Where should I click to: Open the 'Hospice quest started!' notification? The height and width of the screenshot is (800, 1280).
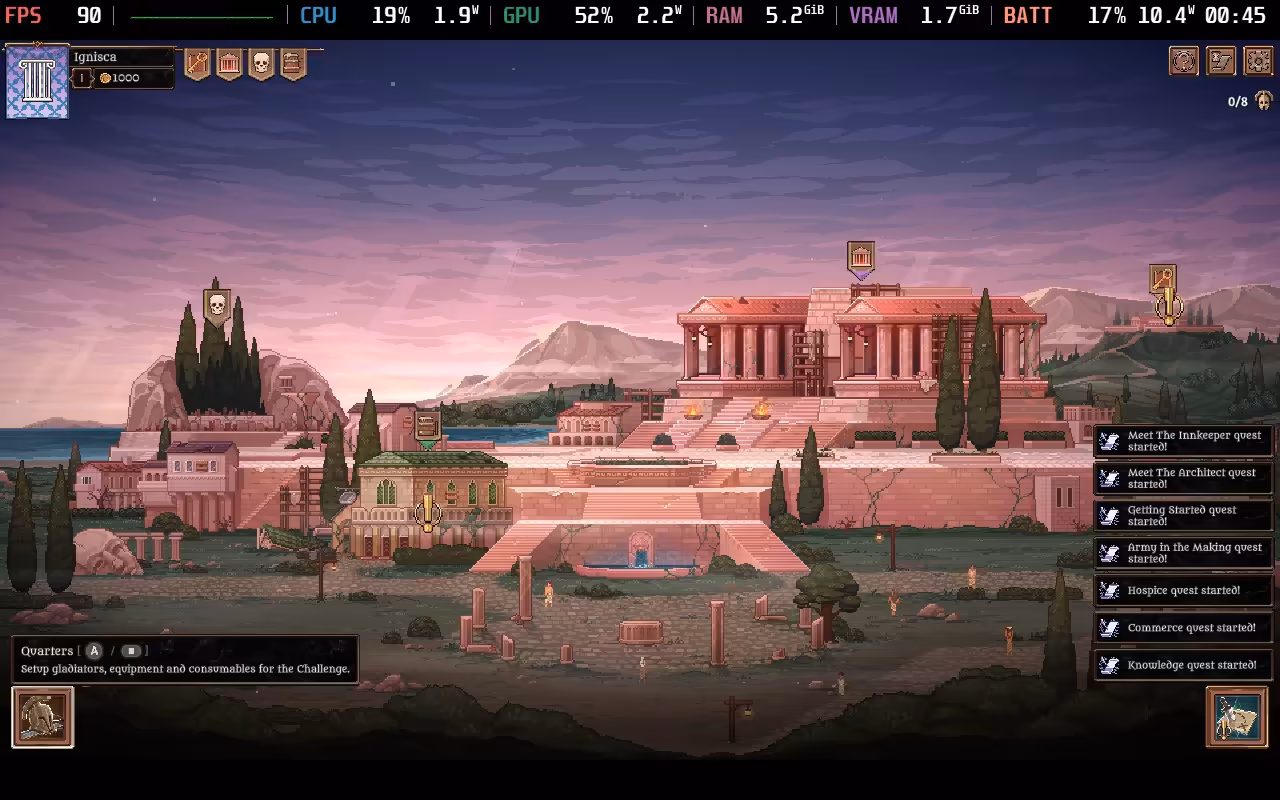pyautogui.click(x=1183, y=590)
